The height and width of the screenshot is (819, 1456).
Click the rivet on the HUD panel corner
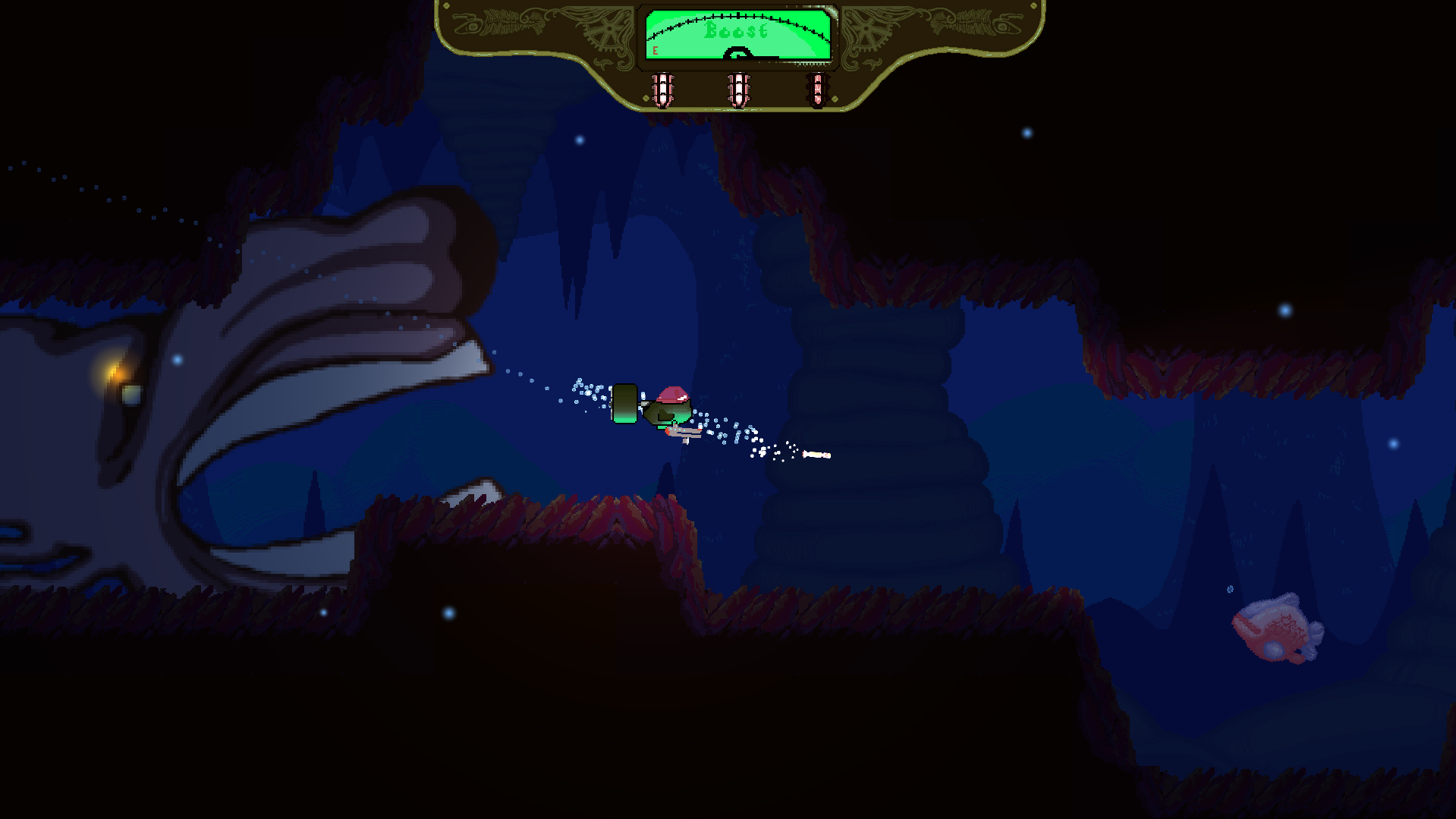(448, 6)
